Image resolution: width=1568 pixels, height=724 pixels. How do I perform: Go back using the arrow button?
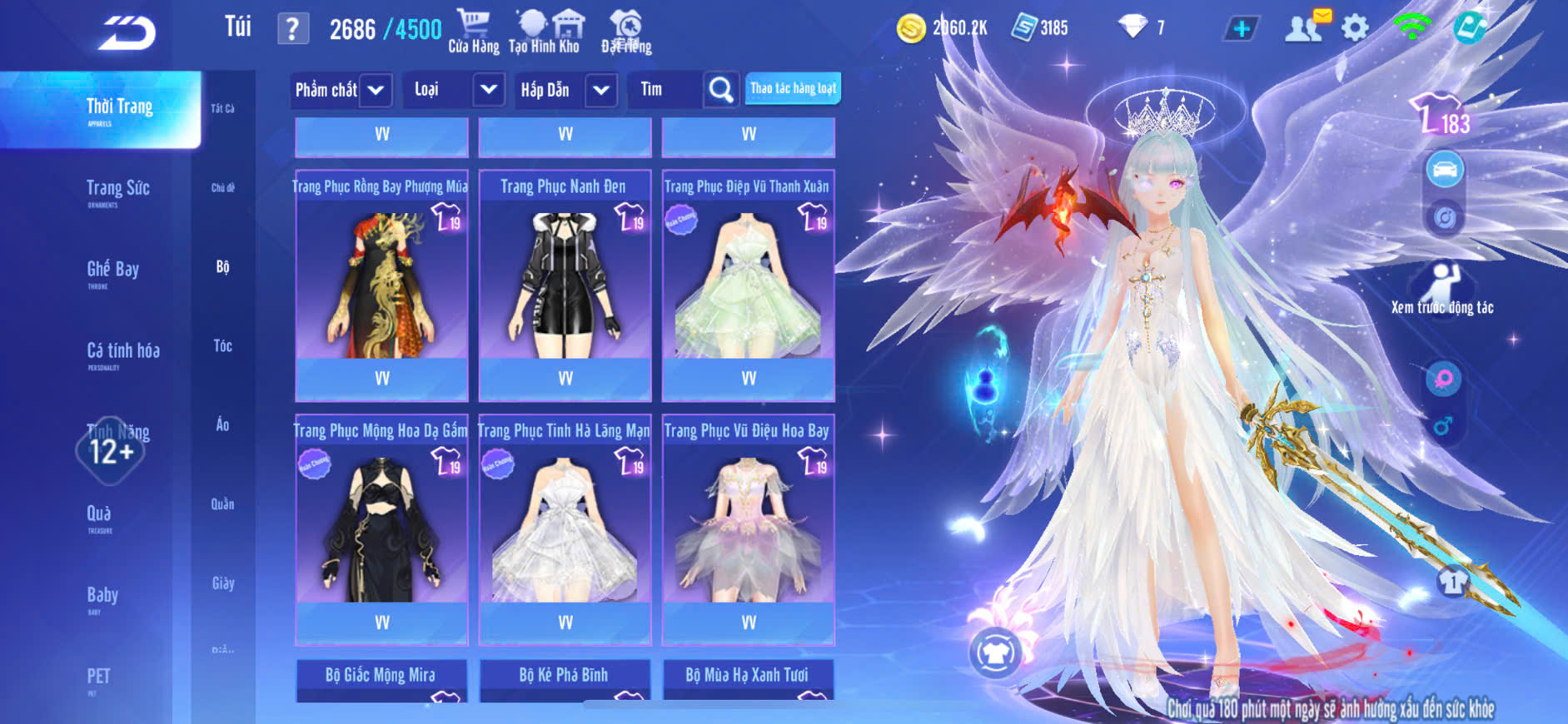(127, 33)
